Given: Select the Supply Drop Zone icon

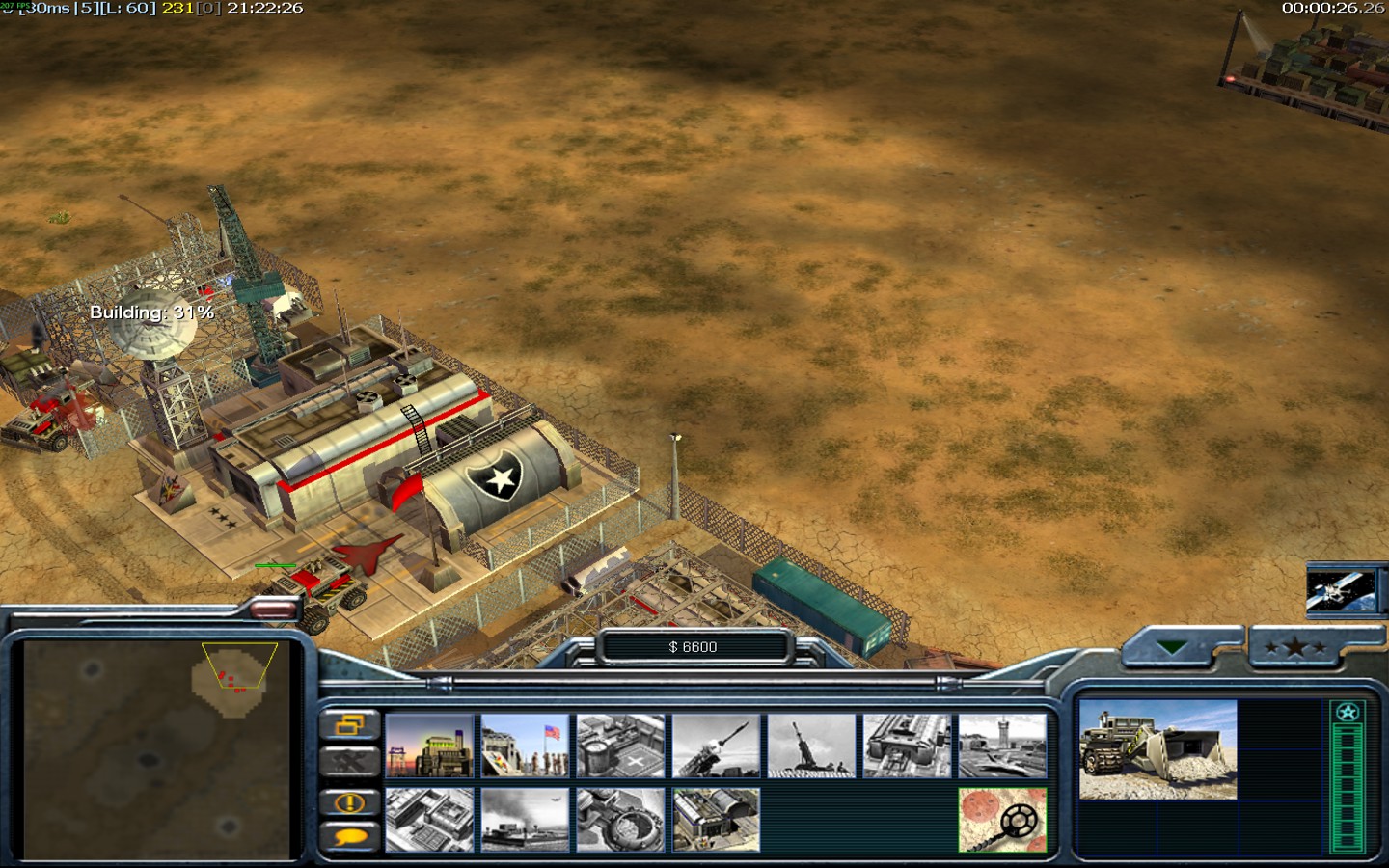Looking at the screenshot, I should pos(525,820).
